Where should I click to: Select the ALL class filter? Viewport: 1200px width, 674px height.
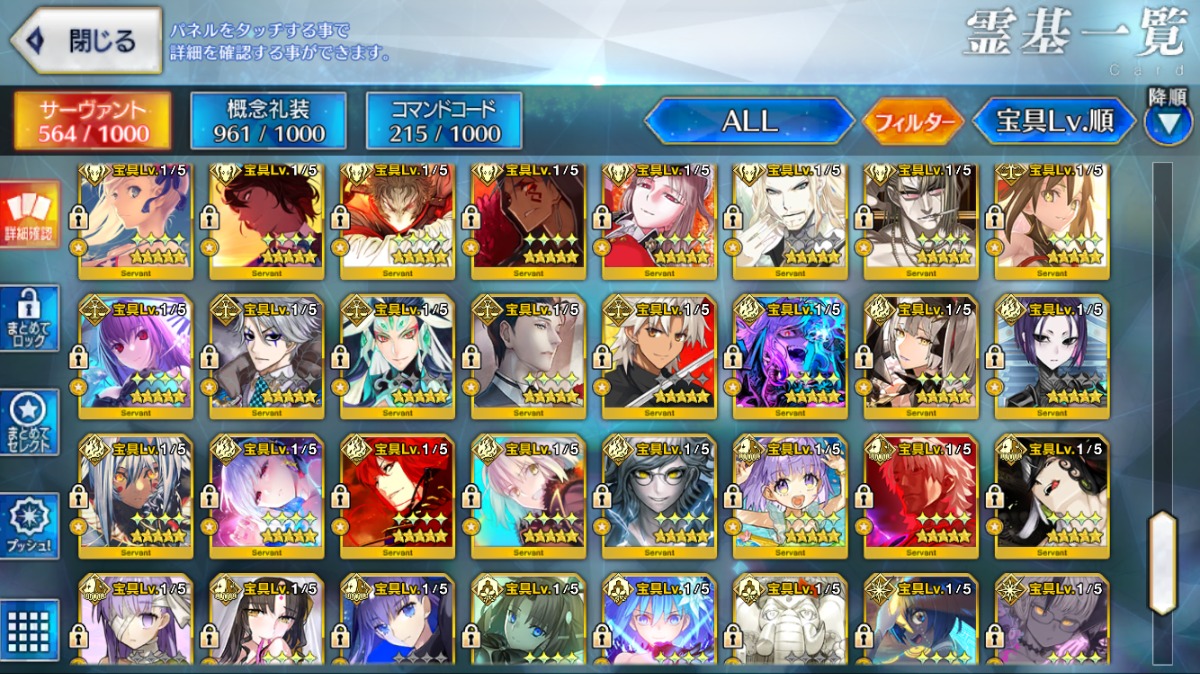tap(748, 122)
